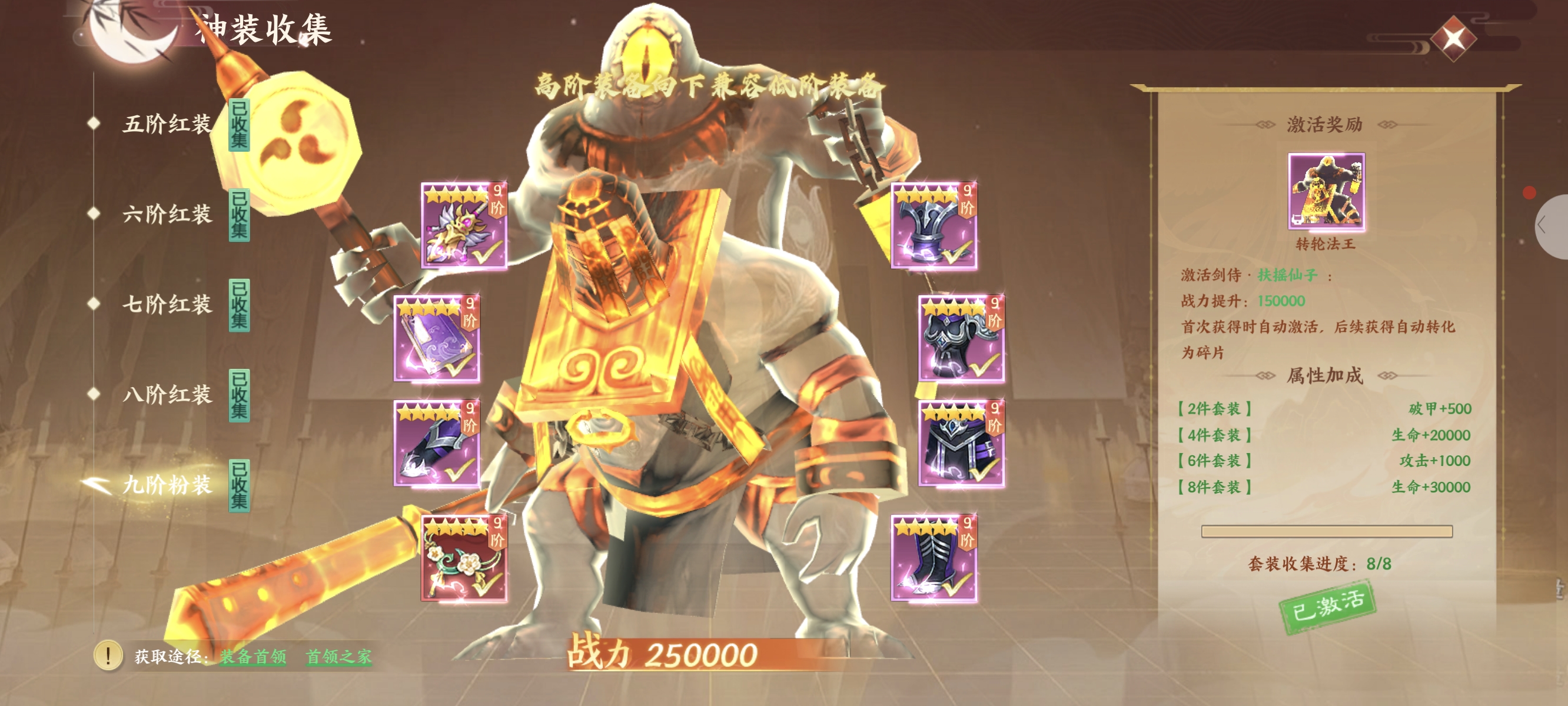Select the purple book equipment slot

click(436, 338)
